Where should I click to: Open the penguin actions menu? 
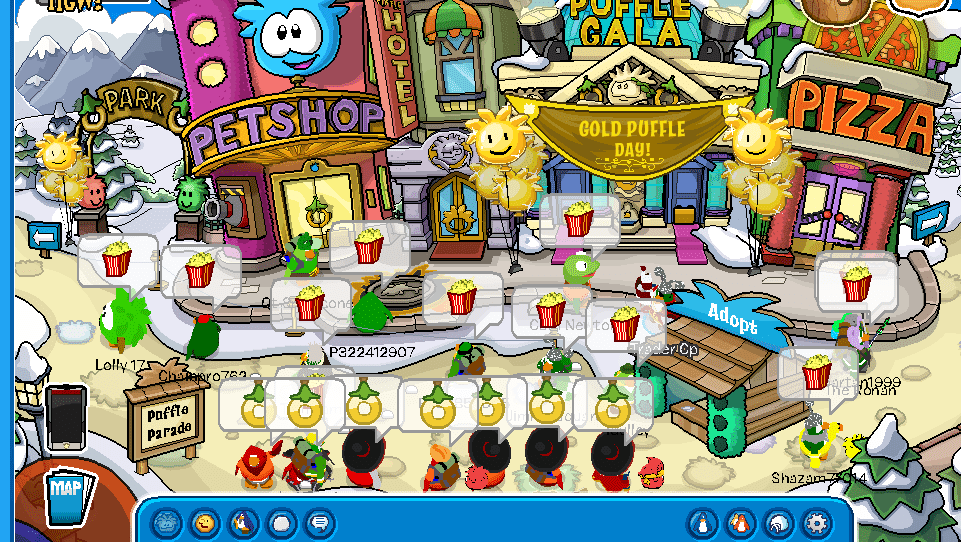pyautogui.click(x=243, y=523)
